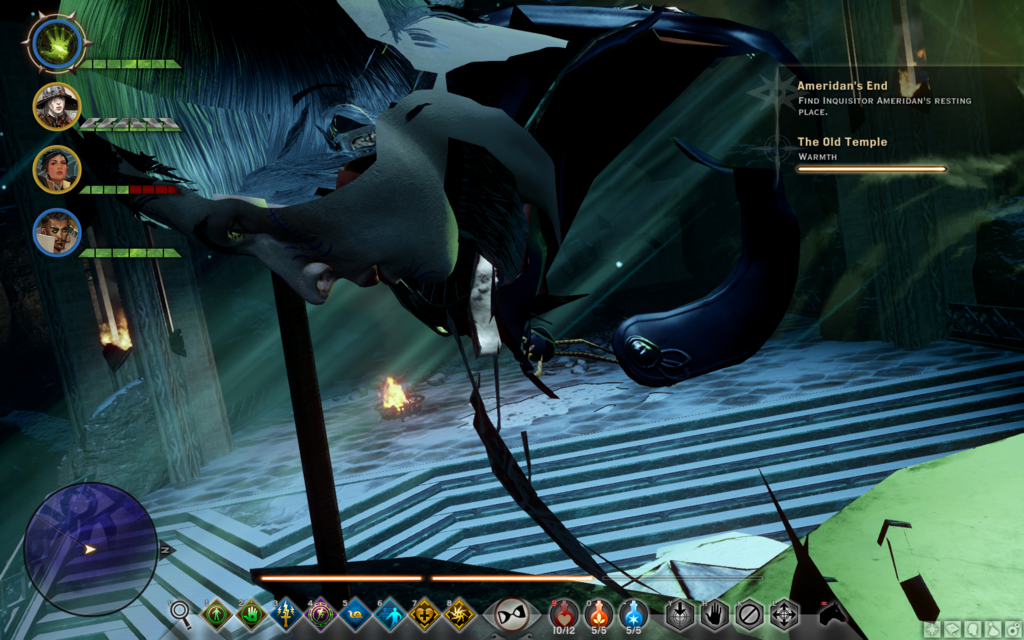
Task: Select the Inquisitor's green hand portrait
Action: coord(58,44)
